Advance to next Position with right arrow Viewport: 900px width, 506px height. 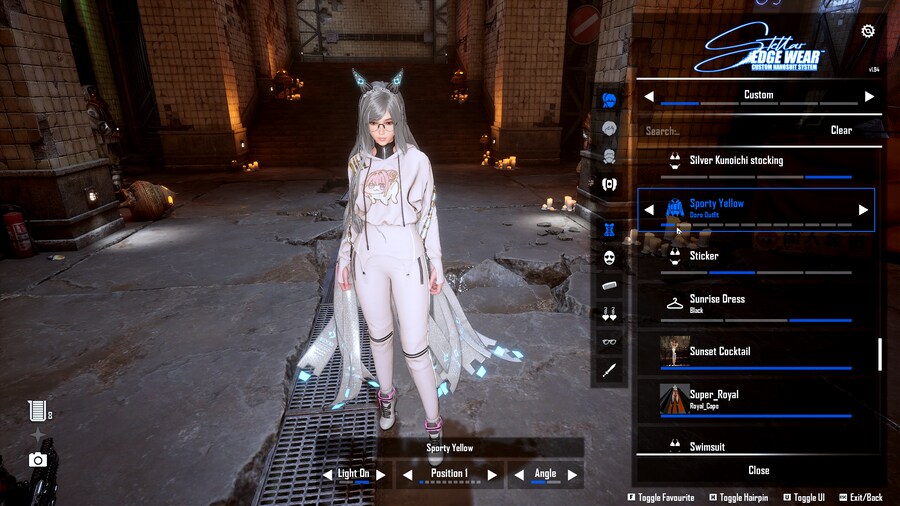point(492,474)
